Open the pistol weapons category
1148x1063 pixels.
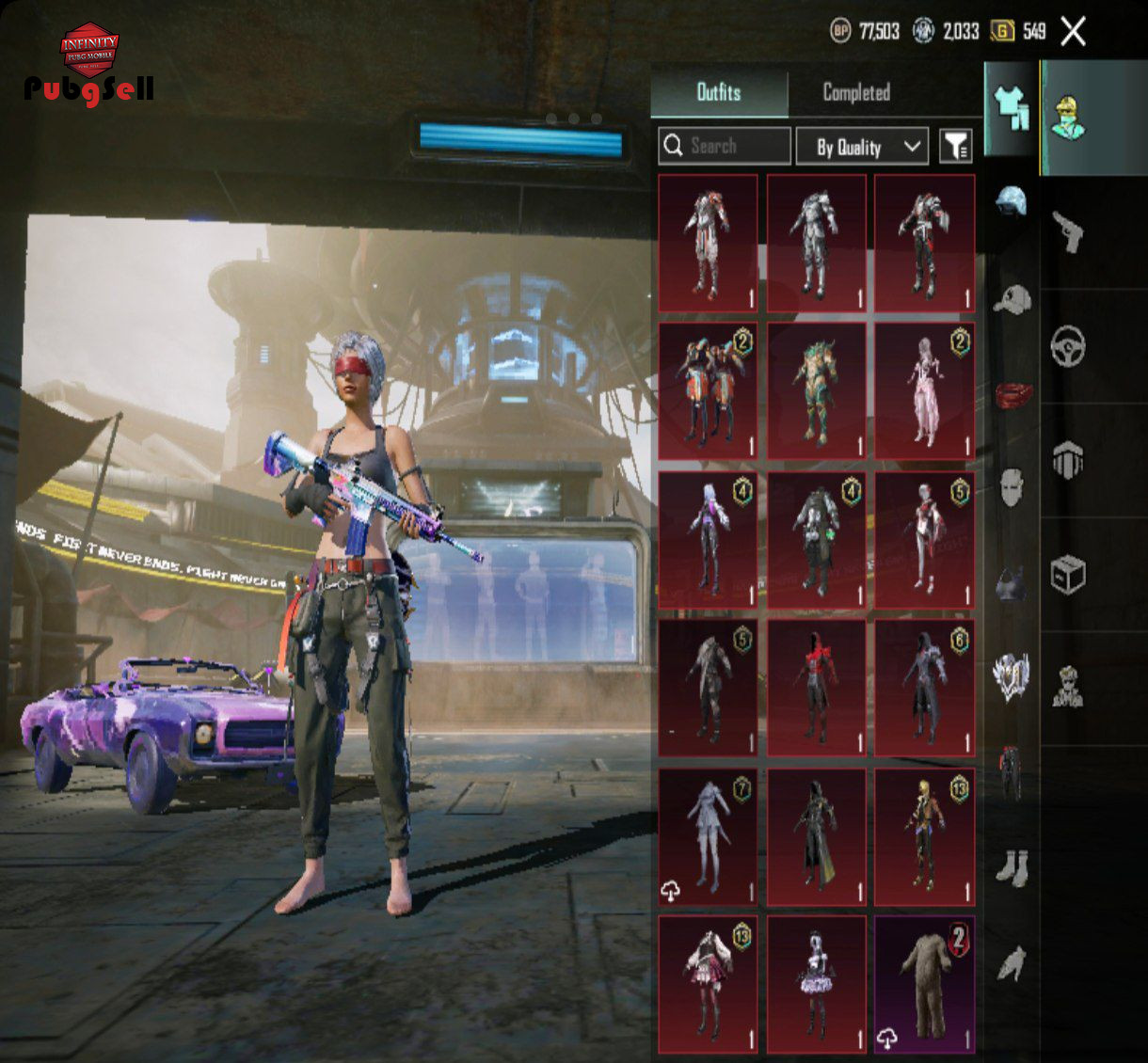(1068, 231)
